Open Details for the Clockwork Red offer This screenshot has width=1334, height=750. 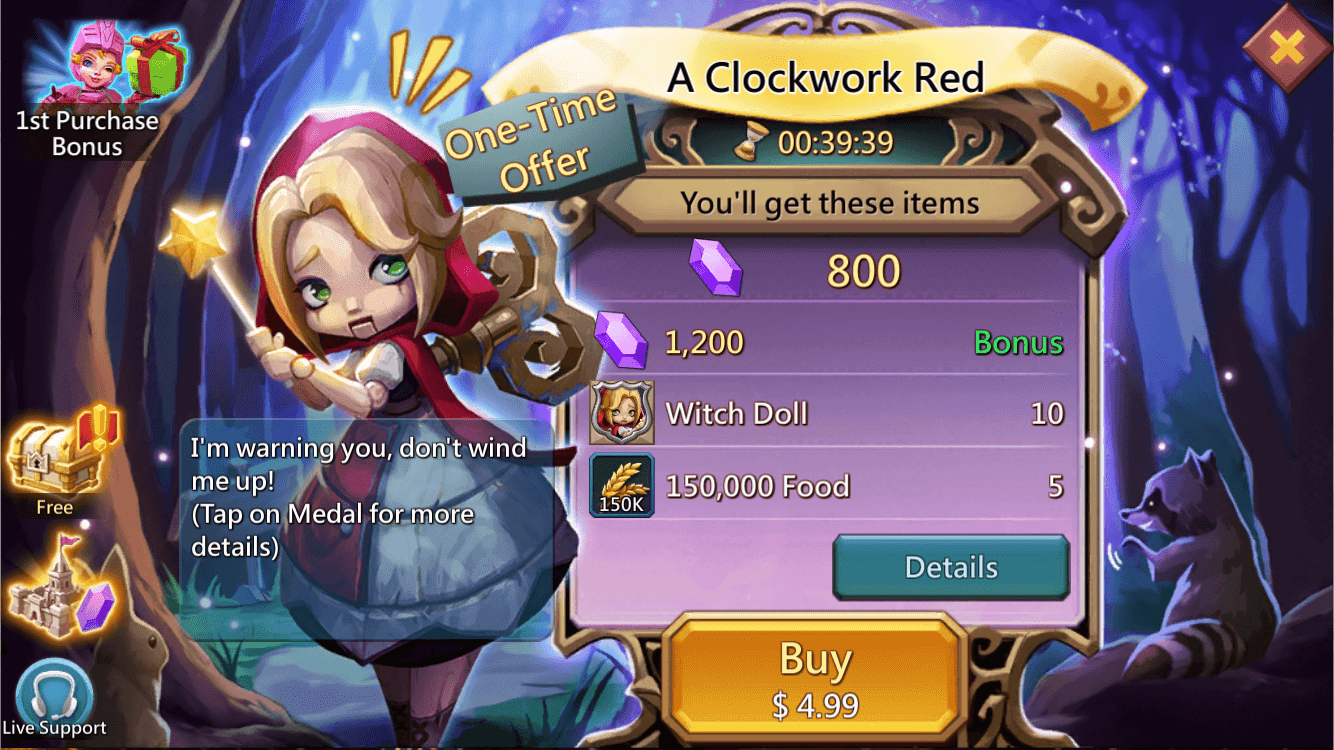(x=950, y=566)
